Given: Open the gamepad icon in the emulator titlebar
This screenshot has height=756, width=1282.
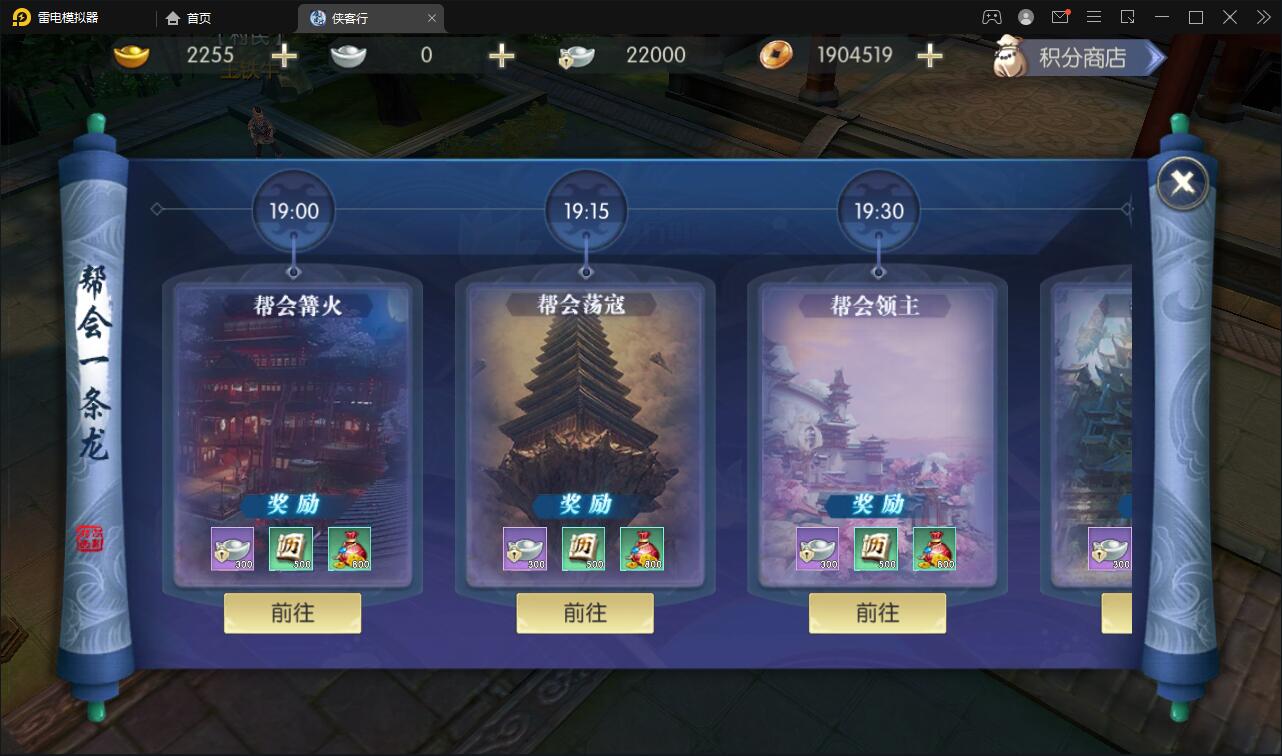Looking at the screenshot, I should 992,17.
